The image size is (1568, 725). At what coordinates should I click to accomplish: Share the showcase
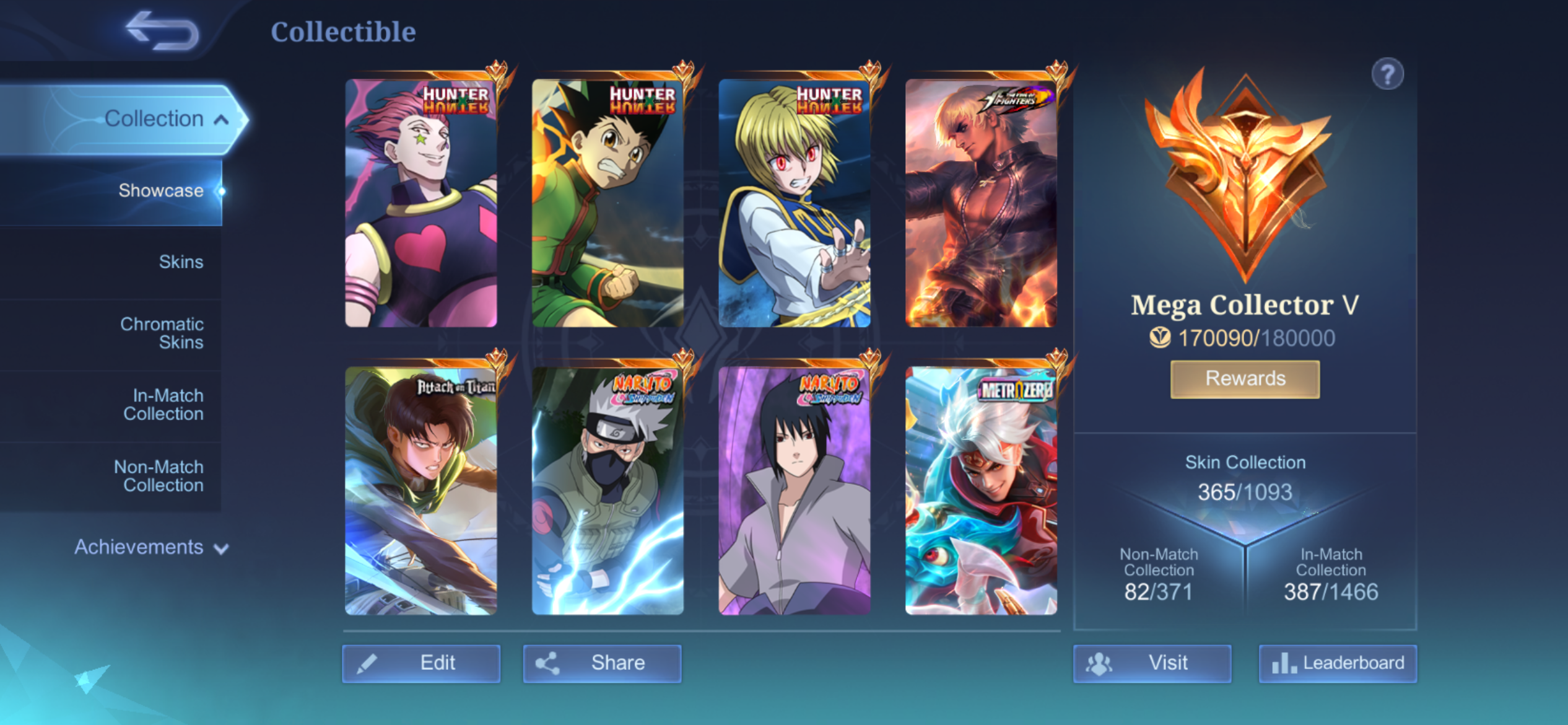tap(602, 663)
